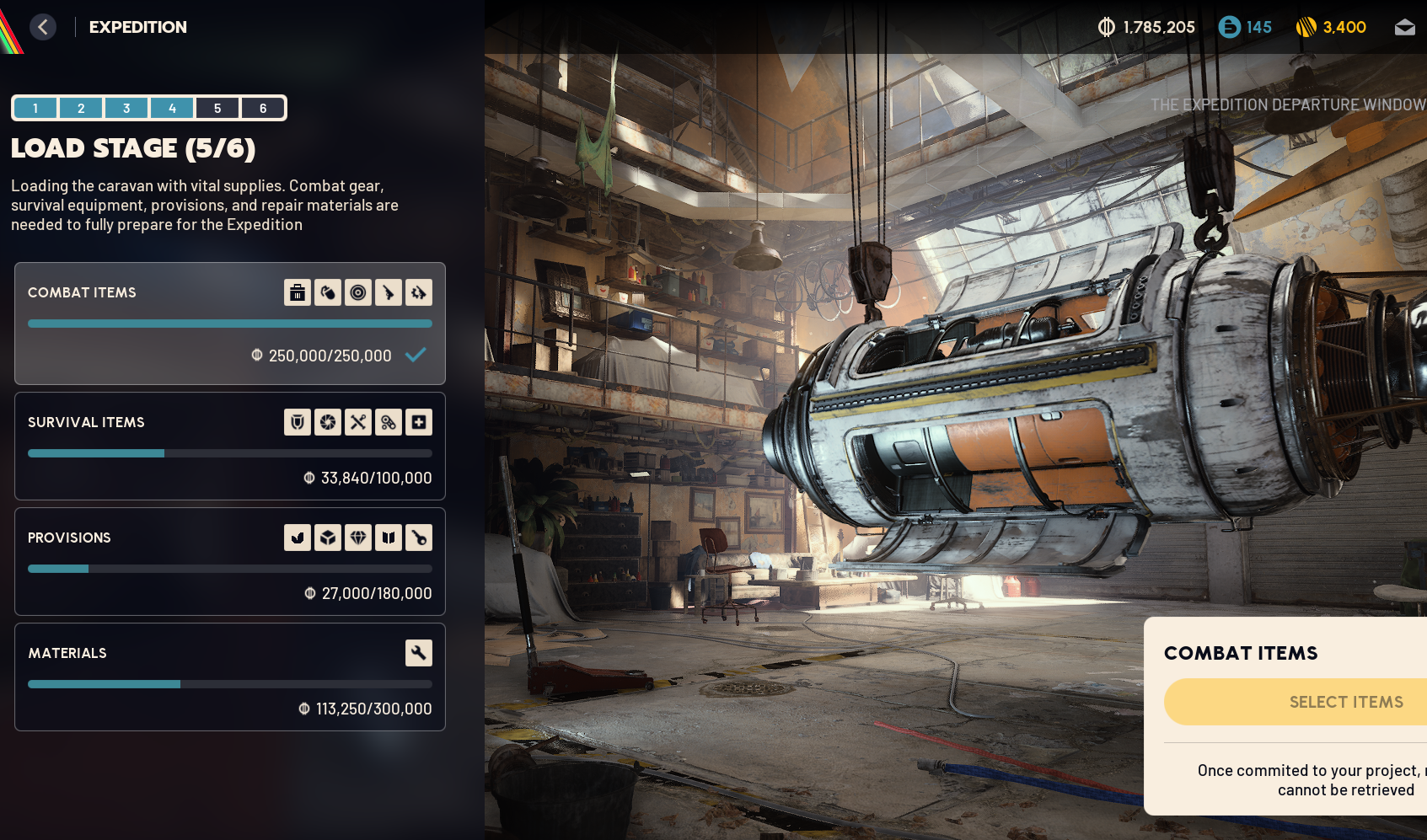Click the diamond icon in Provisions
Viewport: 1427px width, 840px height.
tap(358, 538)
